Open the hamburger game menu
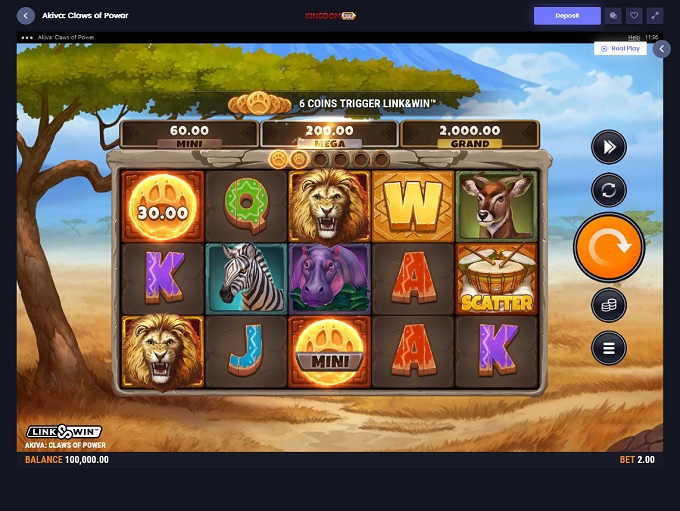 (x=608, y=347)
